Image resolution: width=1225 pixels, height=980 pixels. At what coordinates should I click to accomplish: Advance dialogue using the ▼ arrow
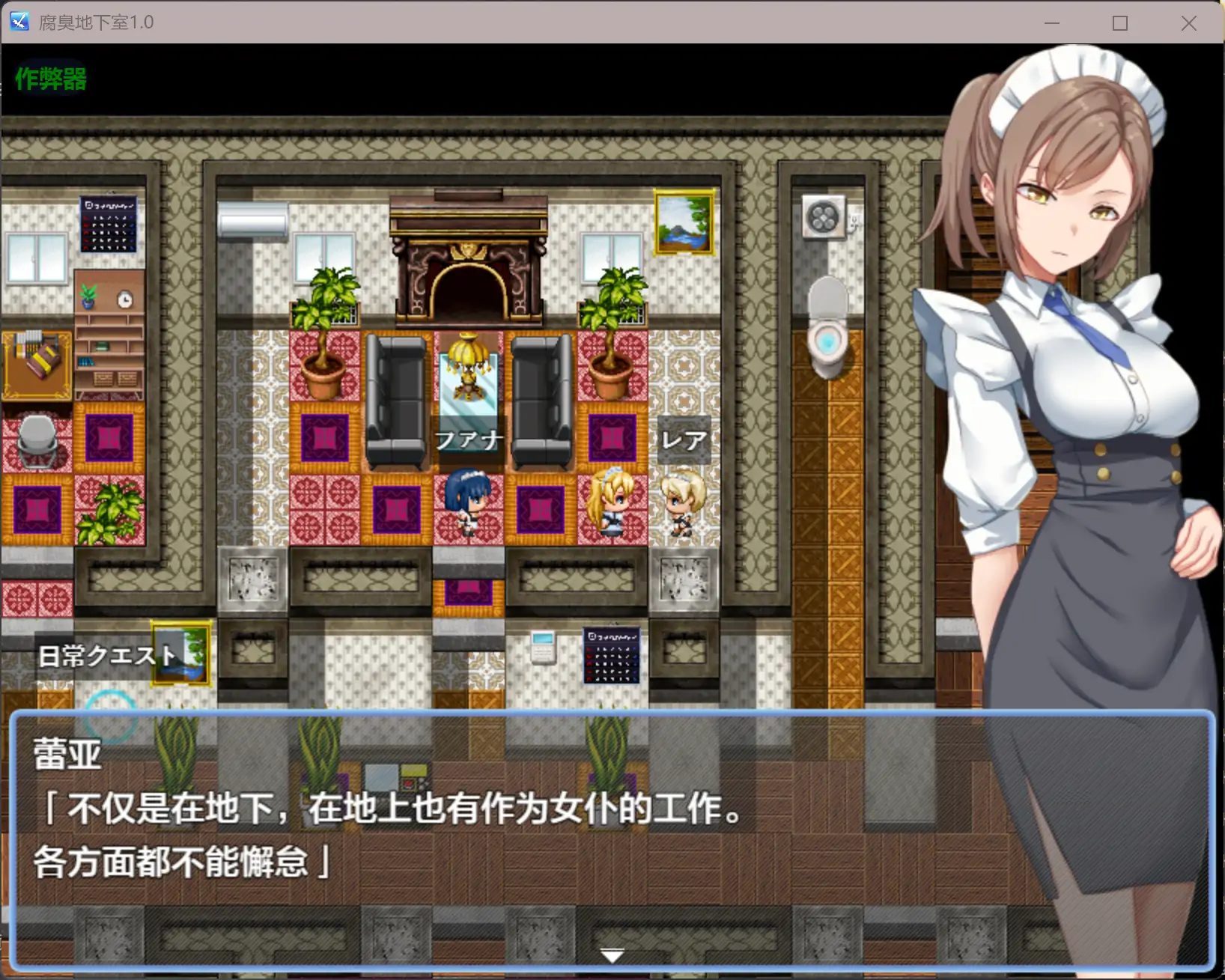612,954
